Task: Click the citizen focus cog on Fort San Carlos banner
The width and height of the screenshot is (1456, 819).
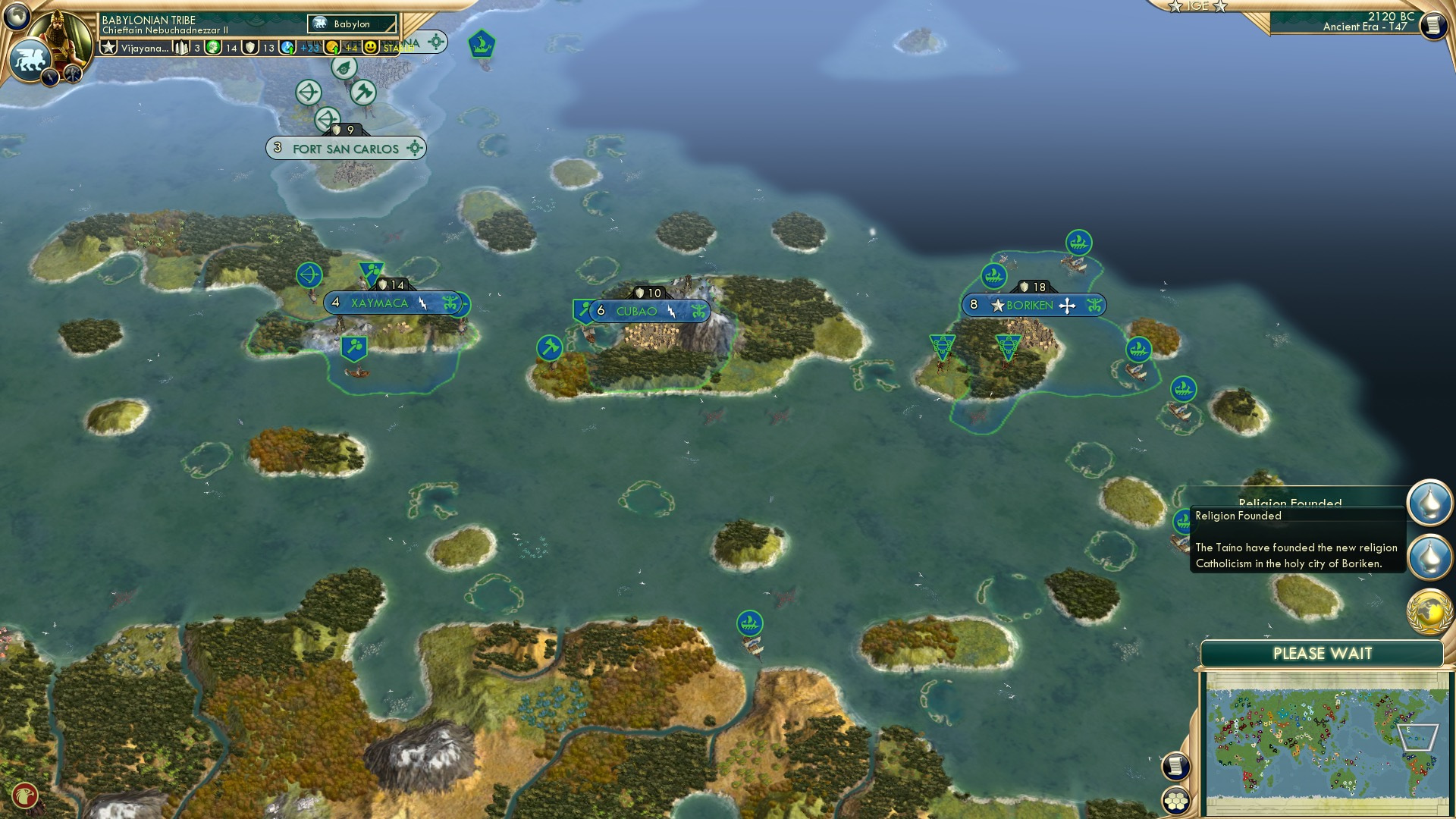Action: click(414, 149)
